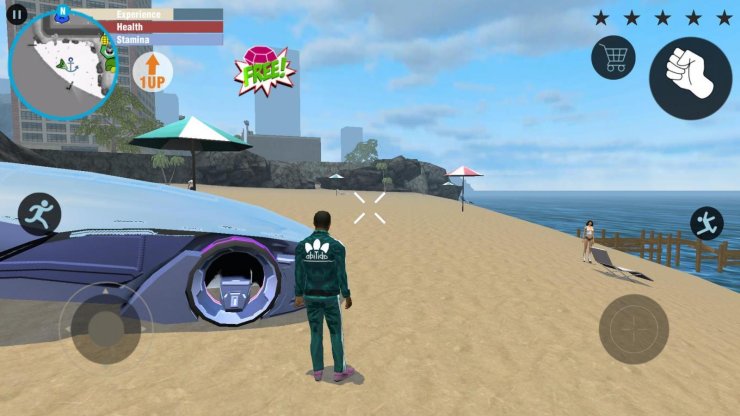
Task: Activate the fist punch attack button
Action: [x=690, y=78]
